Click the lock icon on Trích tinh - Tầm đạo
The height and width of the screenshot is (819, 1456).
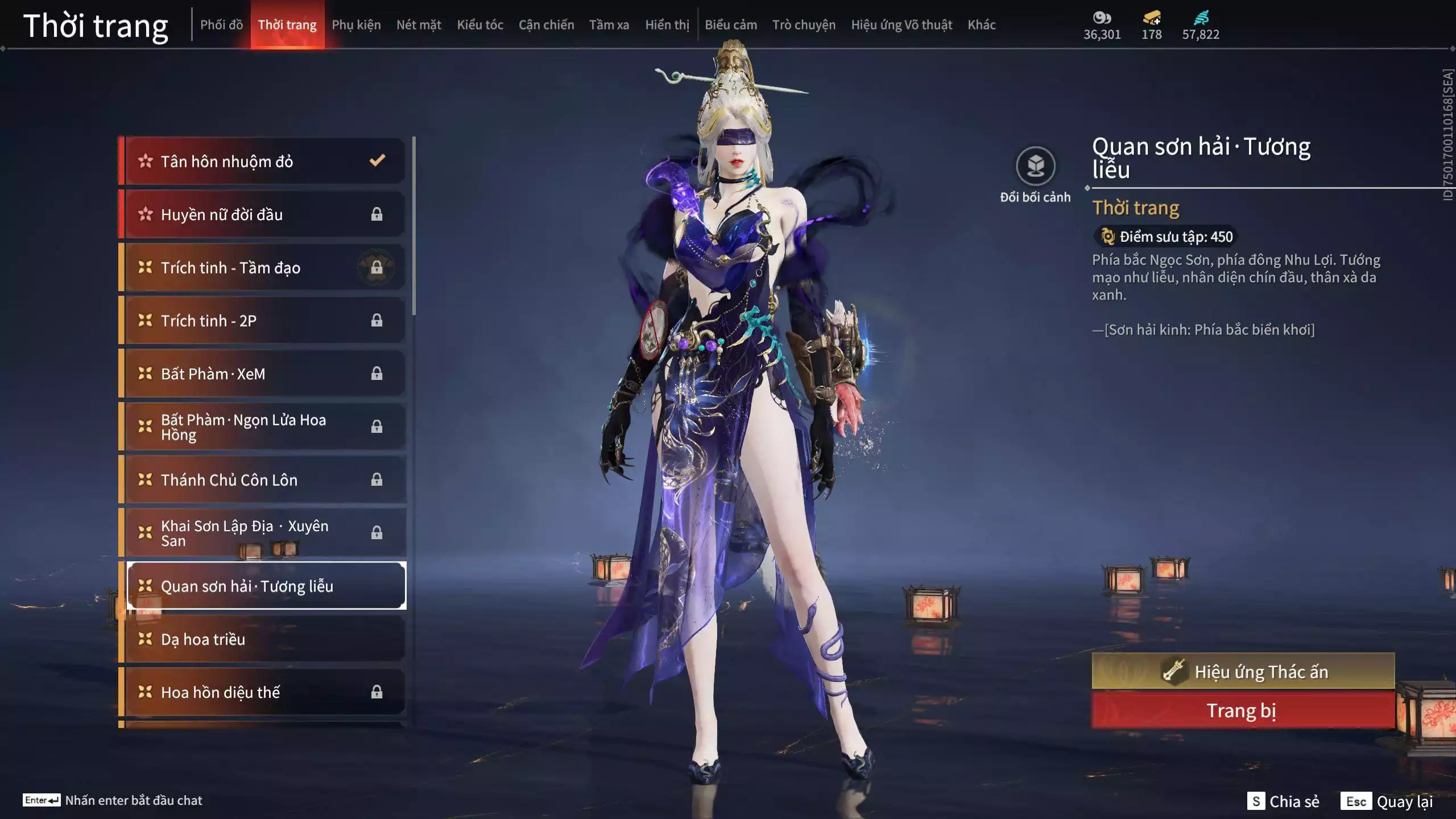coord(377,268)
